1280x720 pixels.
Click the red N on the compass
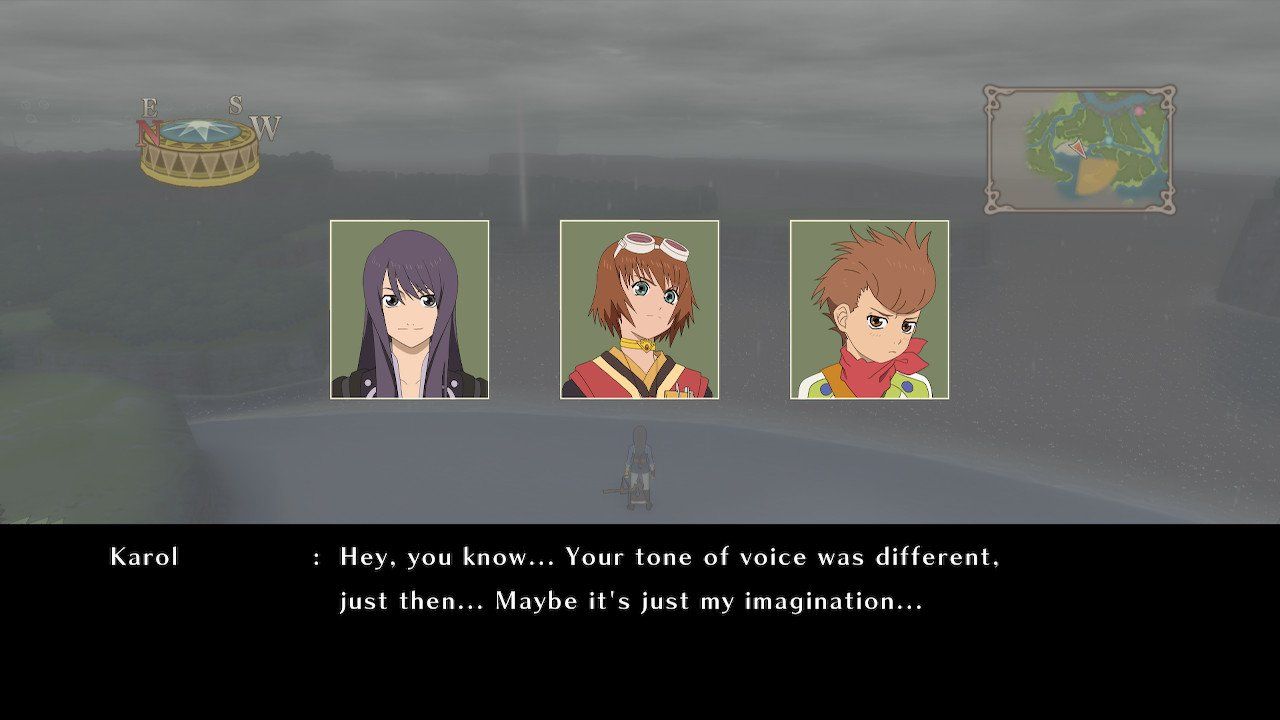[148, 131]
